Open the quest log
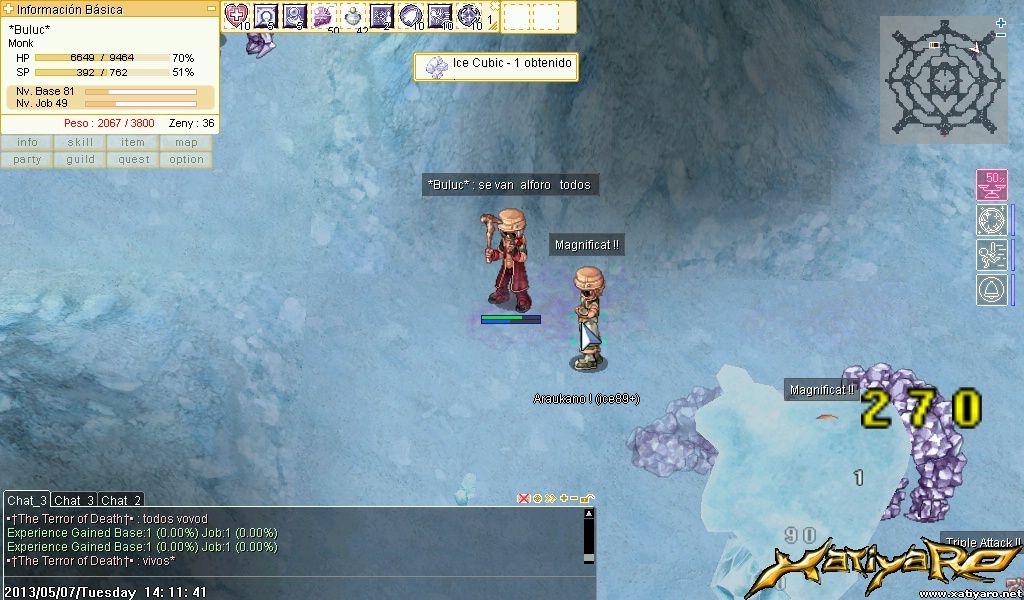The height and width of the screenshot is (600, 1024). tap(133, 159)
